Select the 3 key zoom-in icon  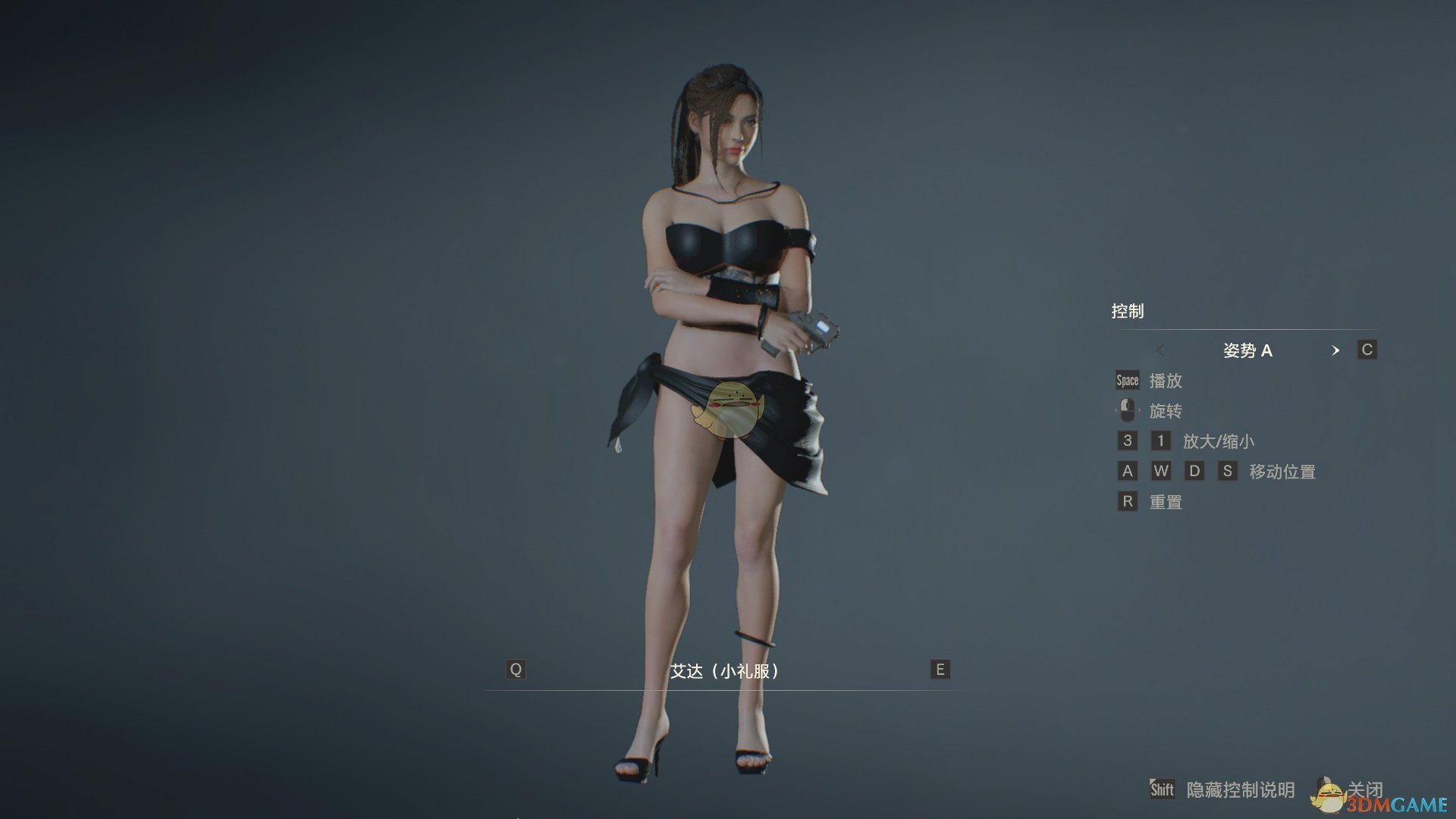coord(1127,441)
